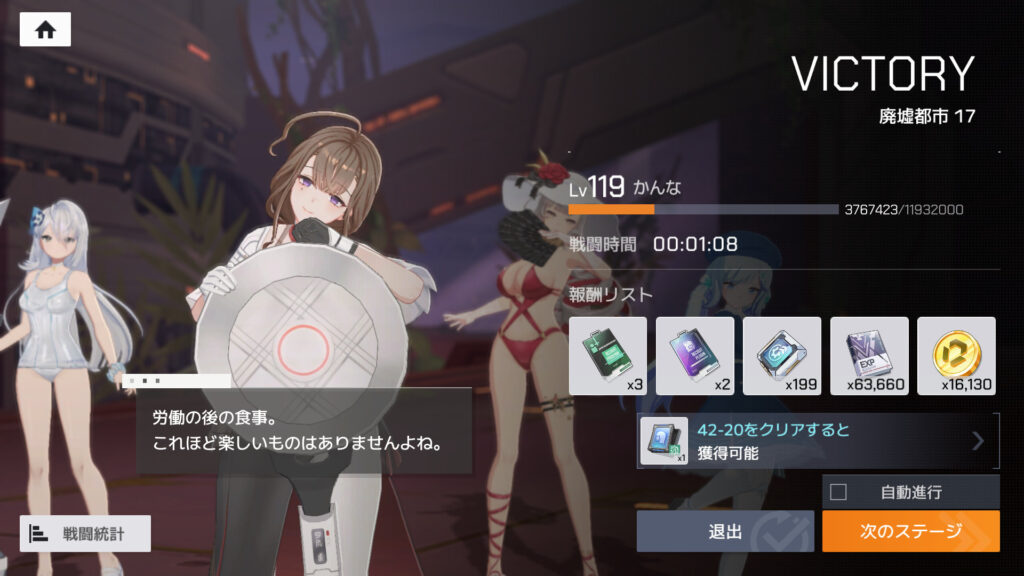Proceed to 次のステージ

(910, 531)
